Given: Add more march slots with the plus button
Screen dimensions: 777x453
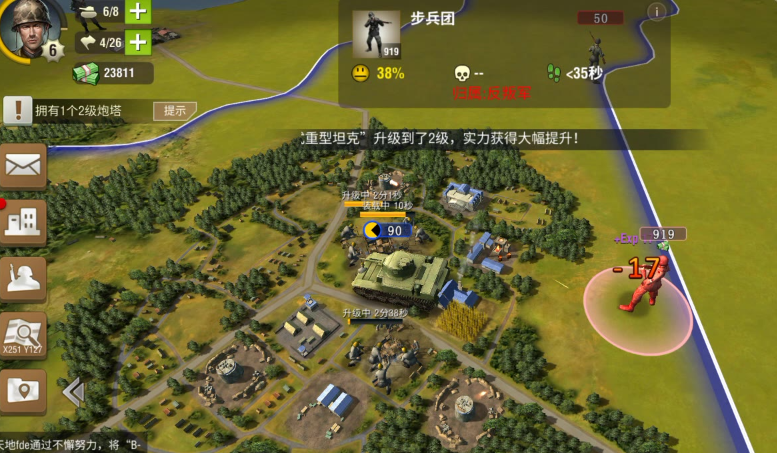Looking at the screenshot, I should click(x=138, y=42).
